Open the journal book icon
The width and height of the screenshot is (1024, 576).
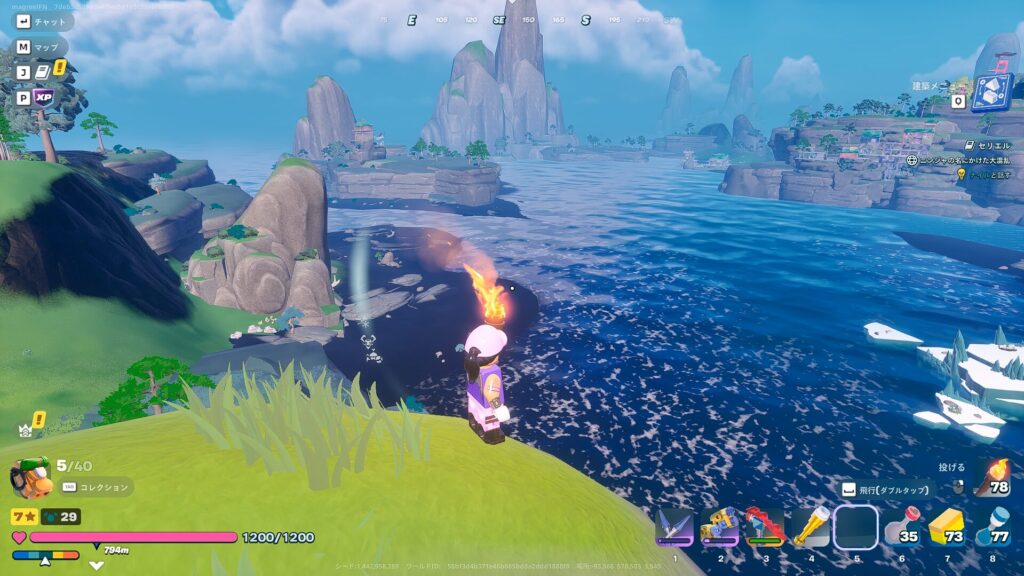pyautogui.click(x=44, y=71)
